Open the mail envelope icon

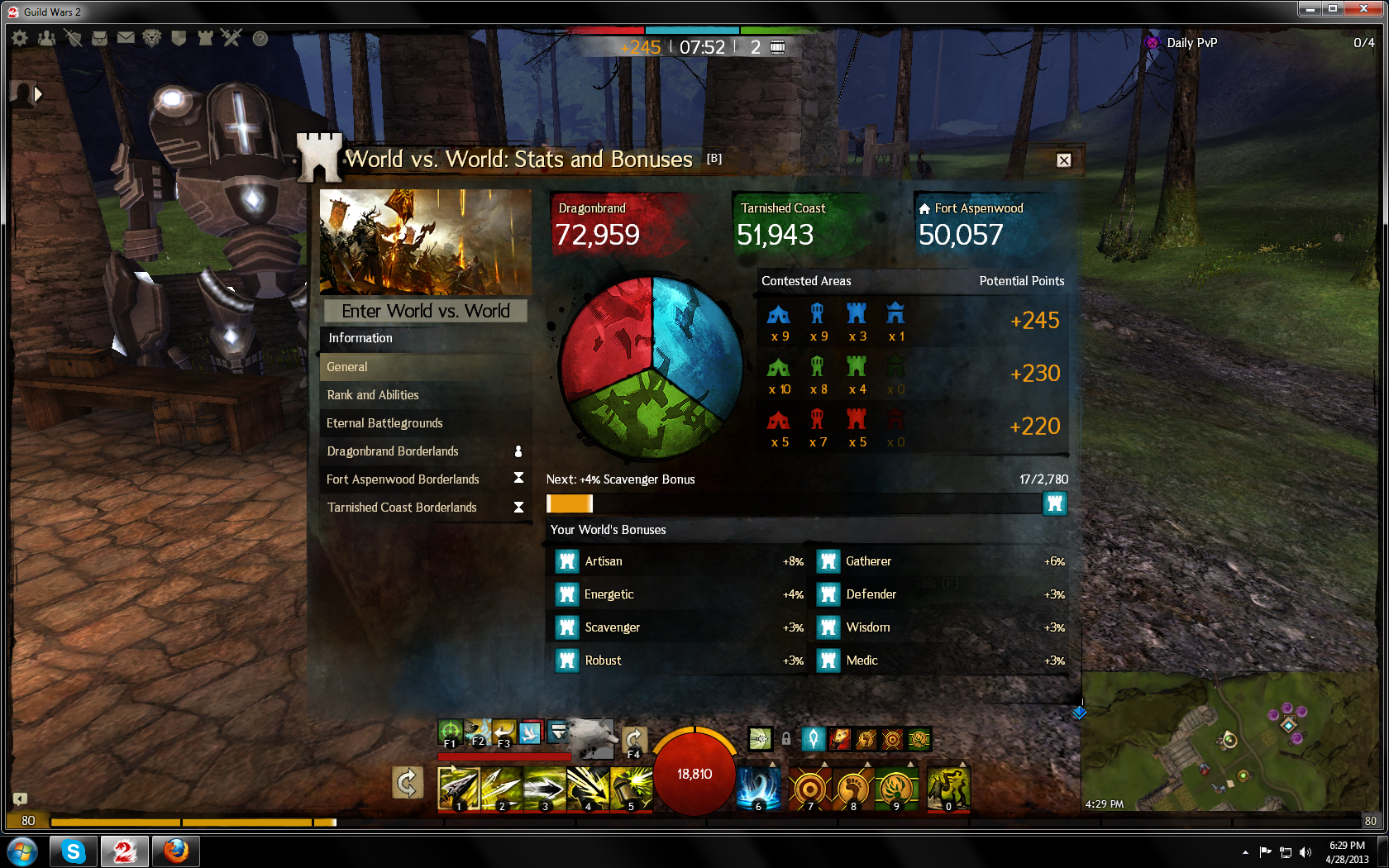click(x=126, y=38)
